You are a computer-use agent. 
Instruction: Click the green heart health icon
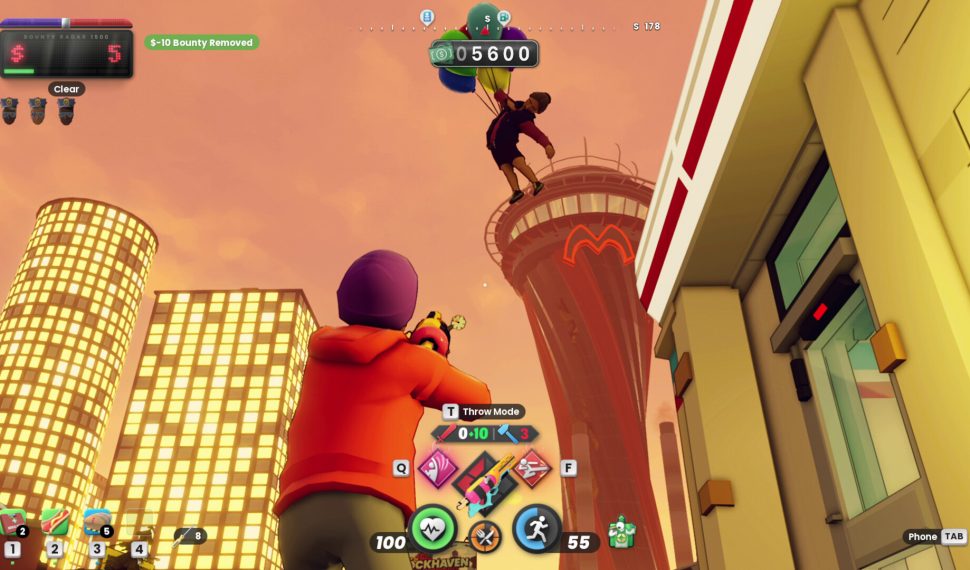click(x=433, y=529)
